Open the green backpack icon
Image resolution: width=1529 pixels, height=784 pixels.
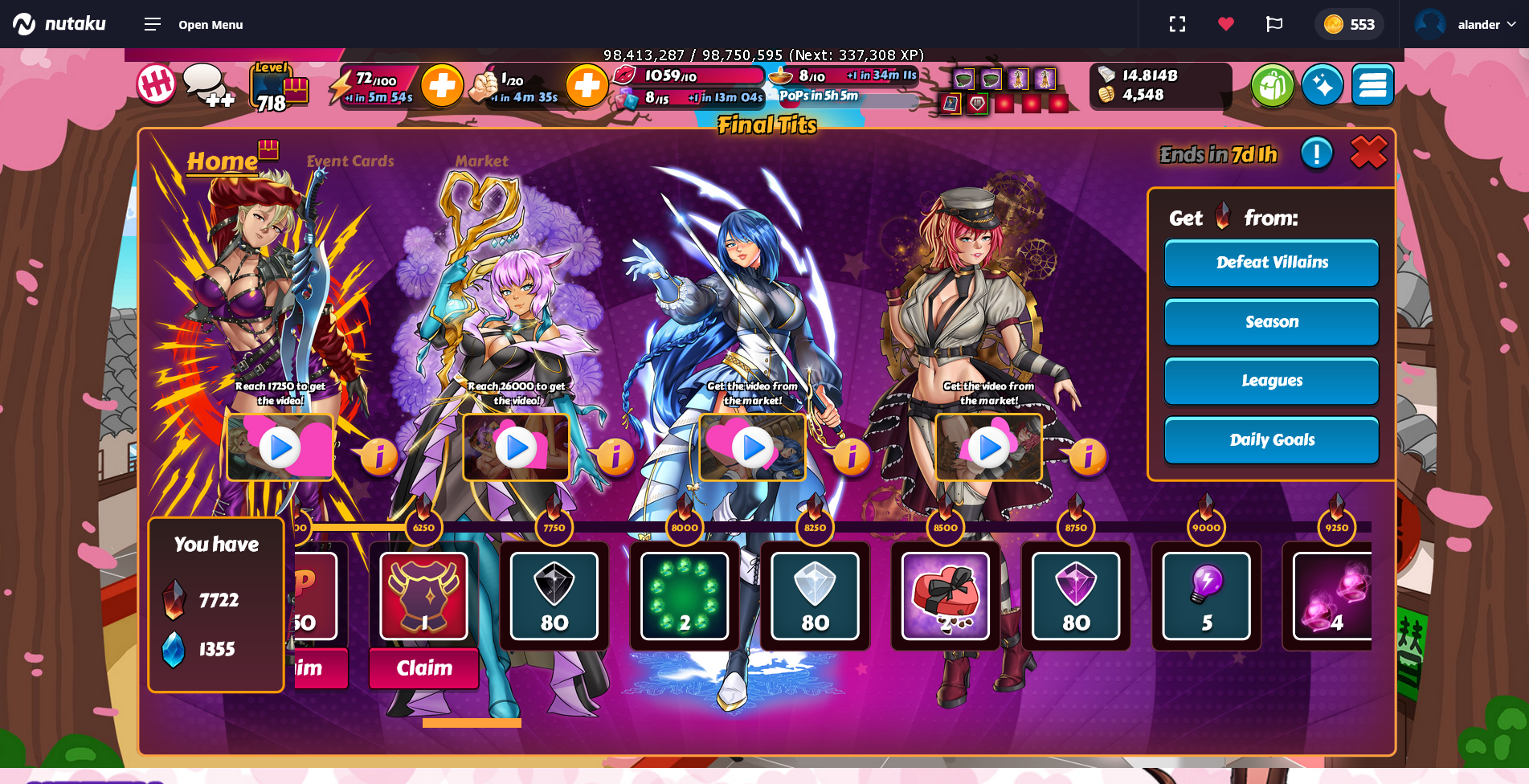[1272, 85]
